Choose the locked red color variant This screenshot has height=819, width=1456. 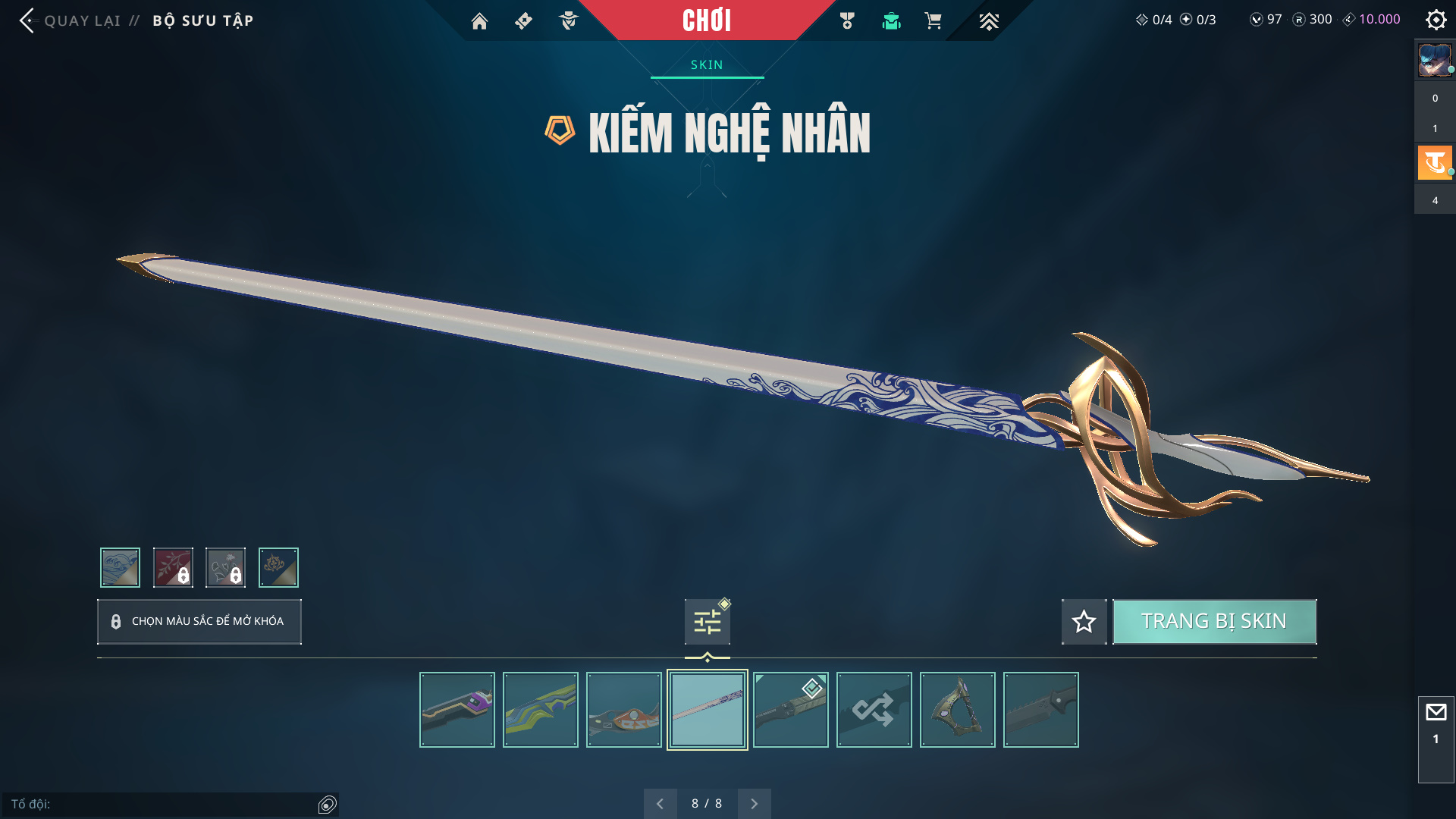(173, 567)
